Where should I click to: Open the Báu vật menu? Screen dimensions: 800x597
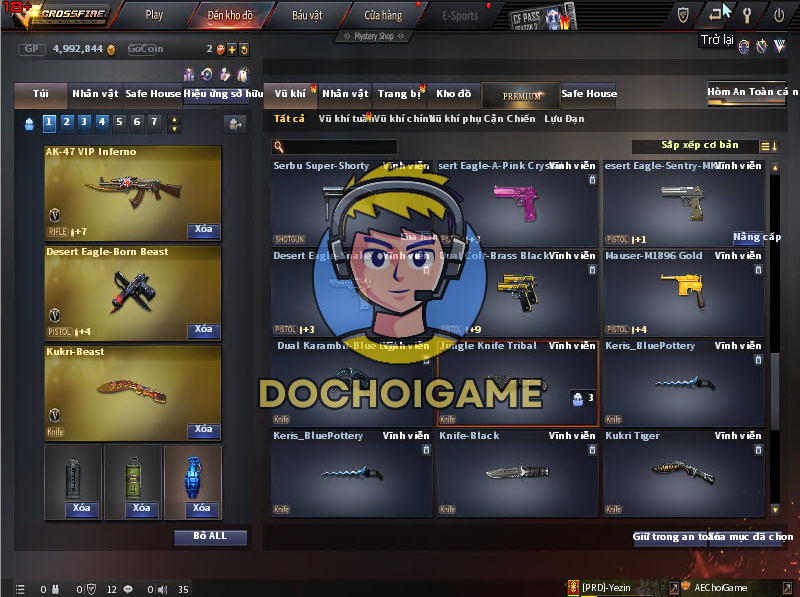tap(306, 15)
